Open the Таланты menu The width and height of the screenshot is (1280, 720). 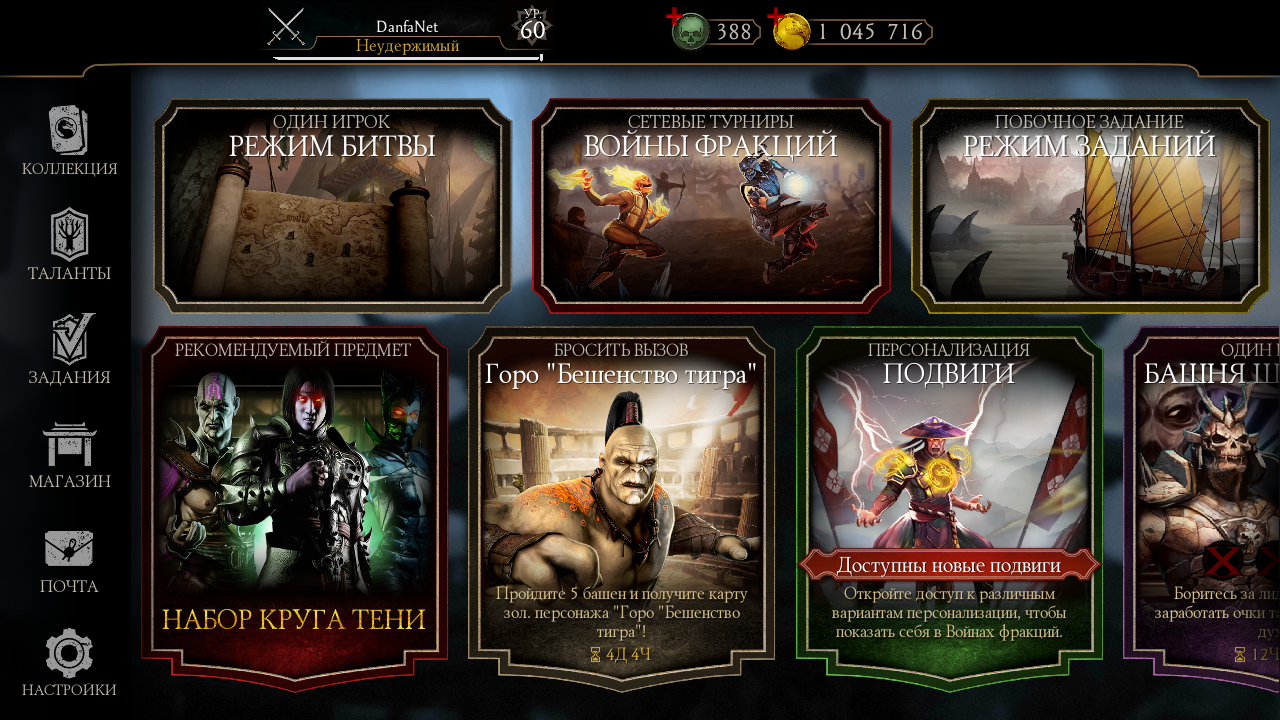[x=69, y=245]
